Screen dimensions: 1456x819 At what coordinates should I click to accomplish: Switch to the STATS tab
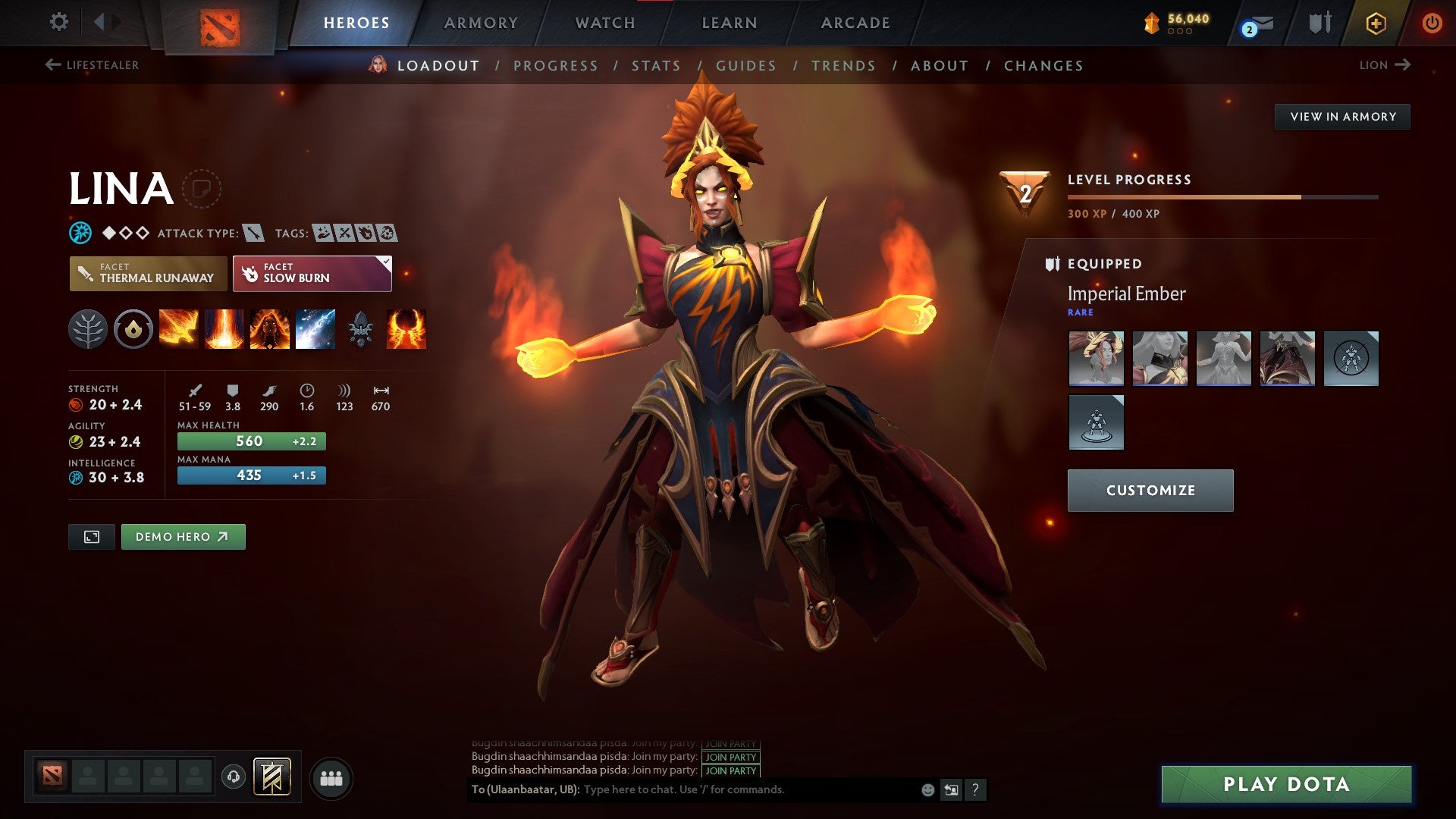click(656, 66)
